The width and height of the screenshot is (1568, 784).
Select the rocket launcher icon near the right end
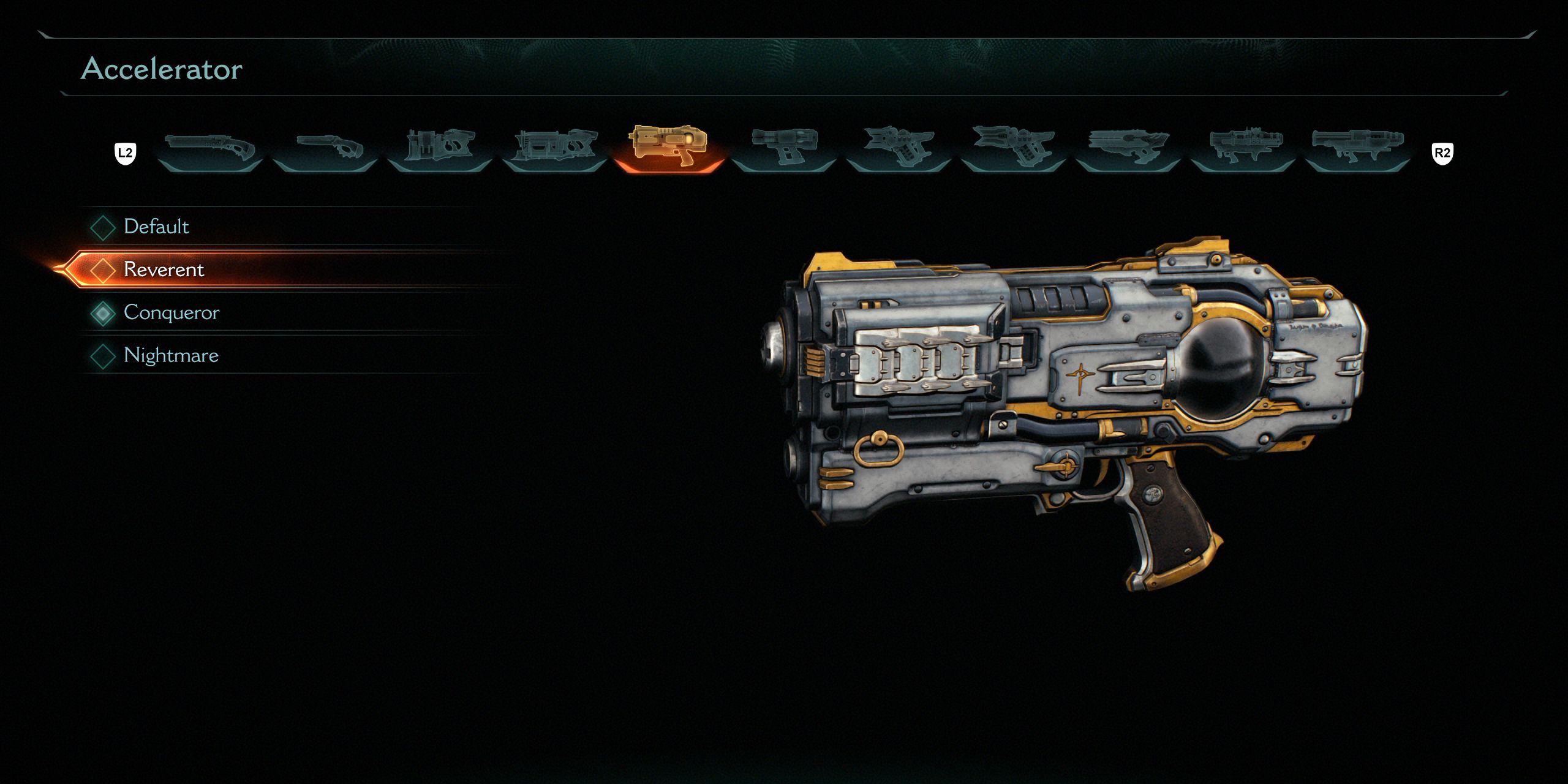(x=1246, y=146)
